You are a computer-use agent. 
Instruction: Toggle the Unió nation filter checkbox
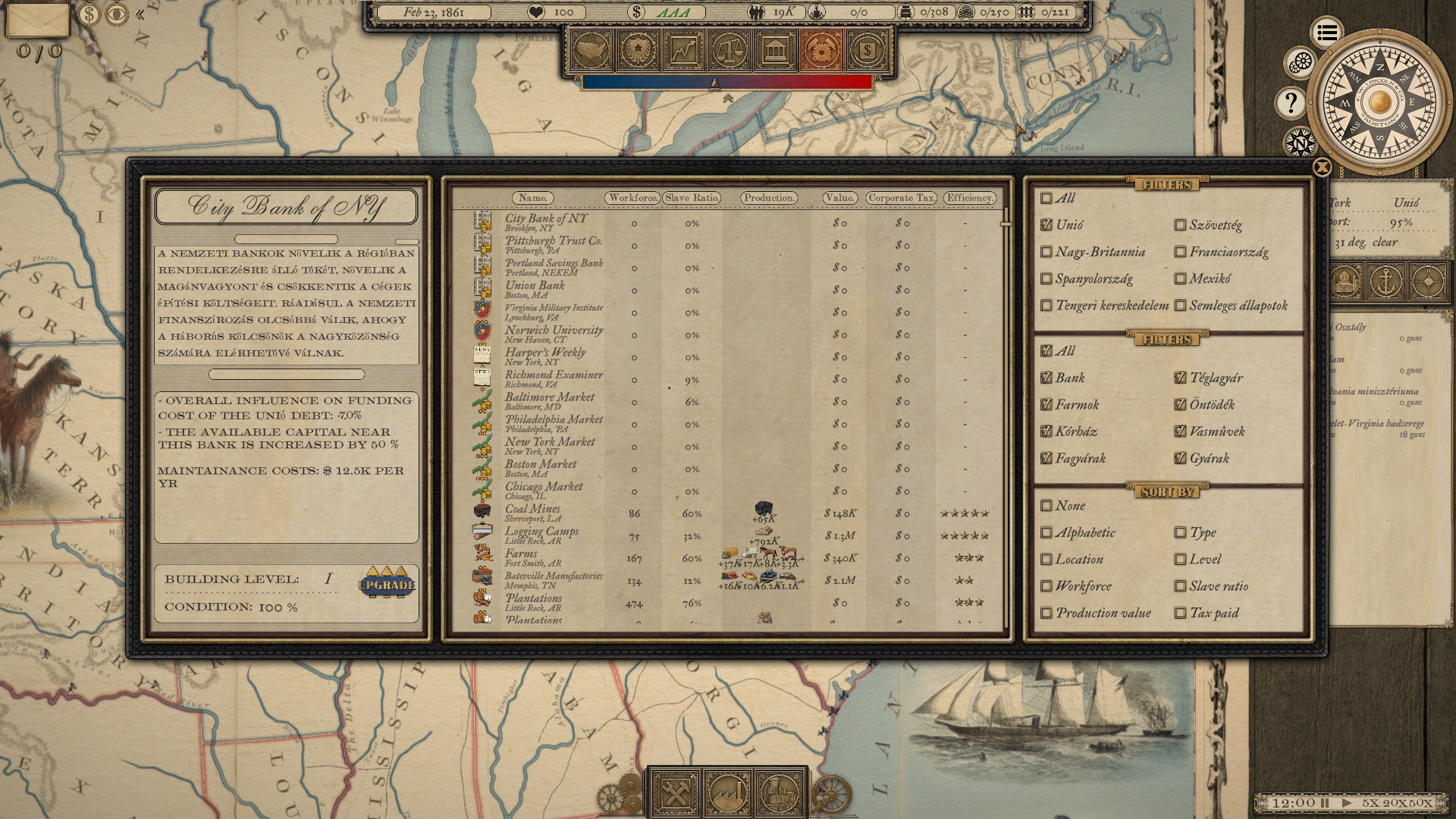(x=1046, y=224)
